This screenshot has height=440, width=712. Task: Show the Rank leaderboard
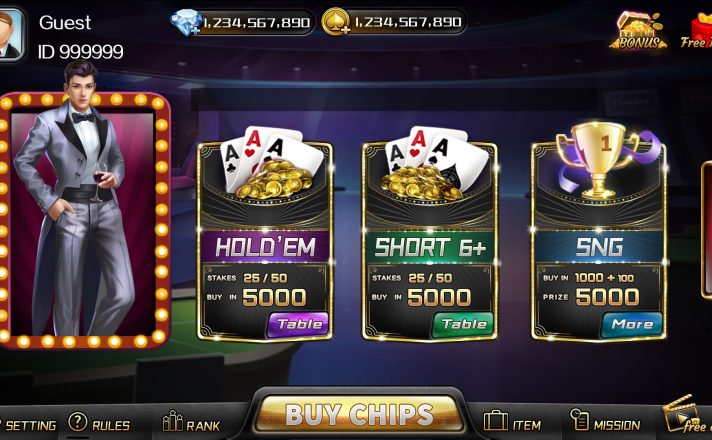click(190, 423)
